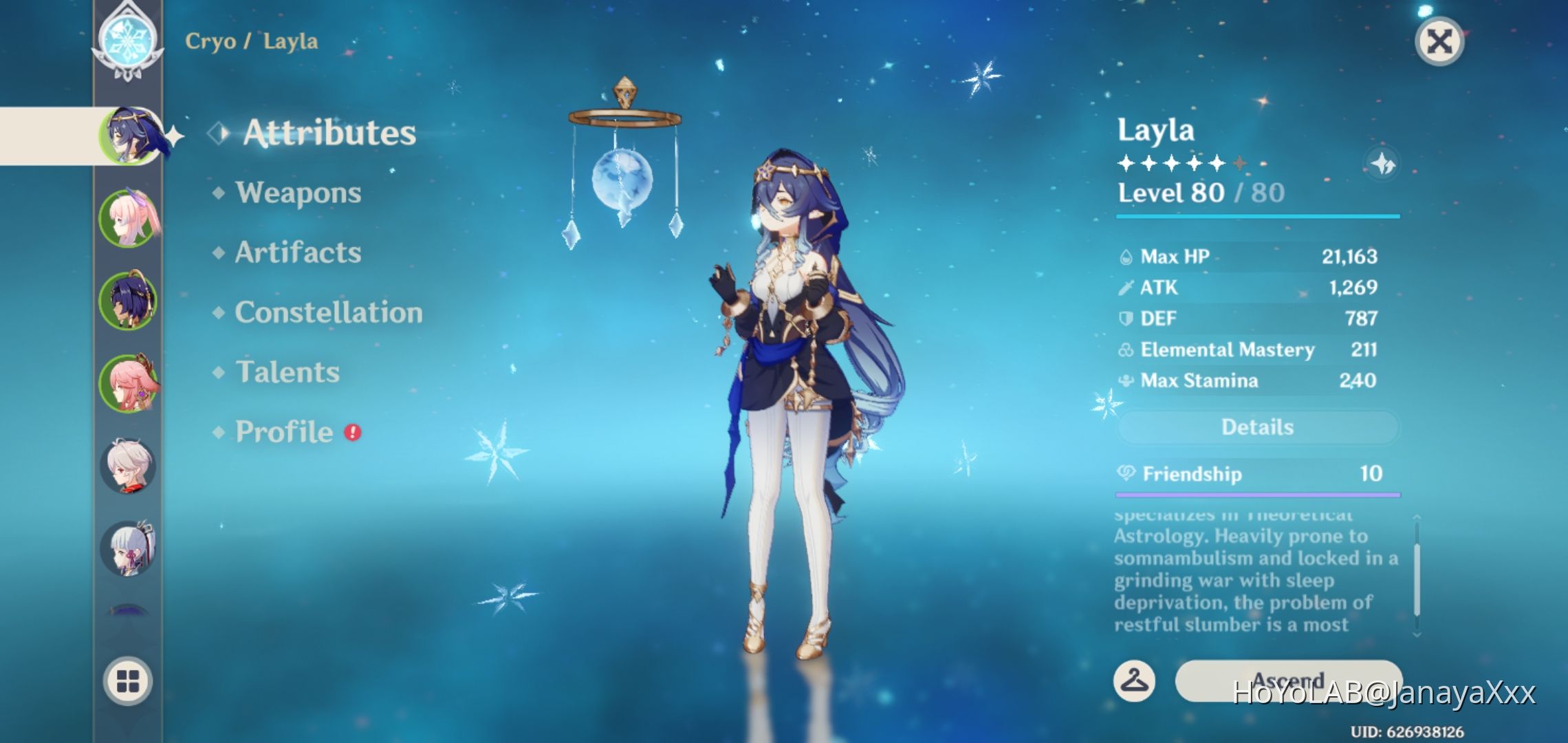
Task: Open the Details panel
Action: pos(1256,427)
